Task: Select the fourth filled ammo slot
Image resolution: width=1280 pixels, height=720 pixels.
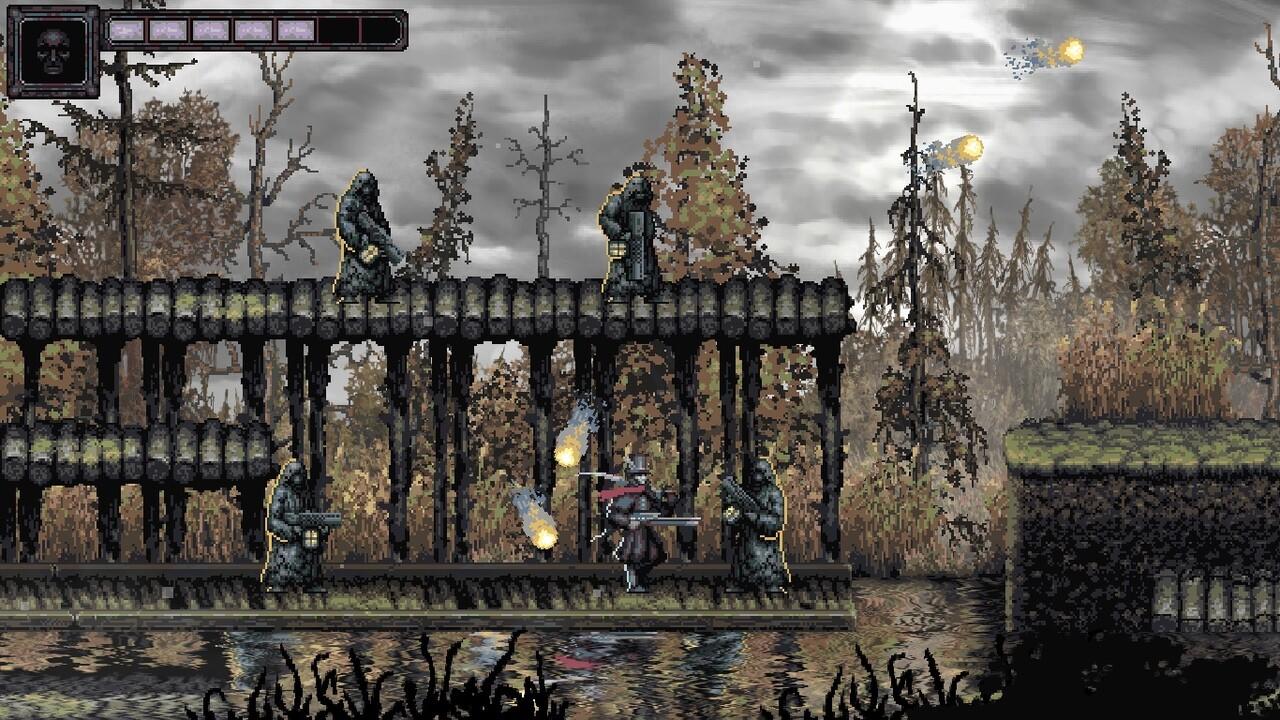Action: coord(253,30)
